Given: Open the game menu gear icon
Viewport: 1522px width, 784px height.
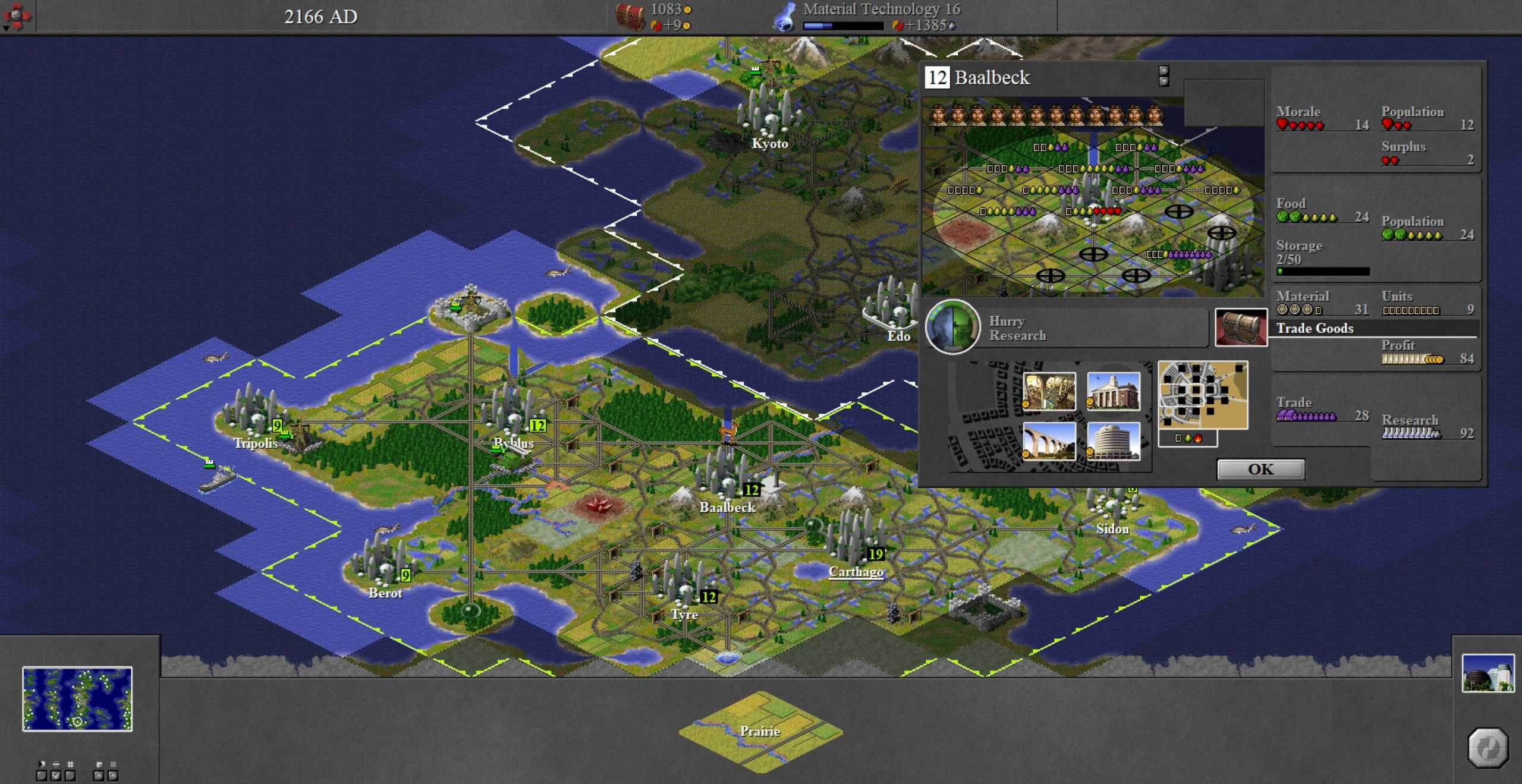Looking at the screenshot, I should (x=17, y=17).
